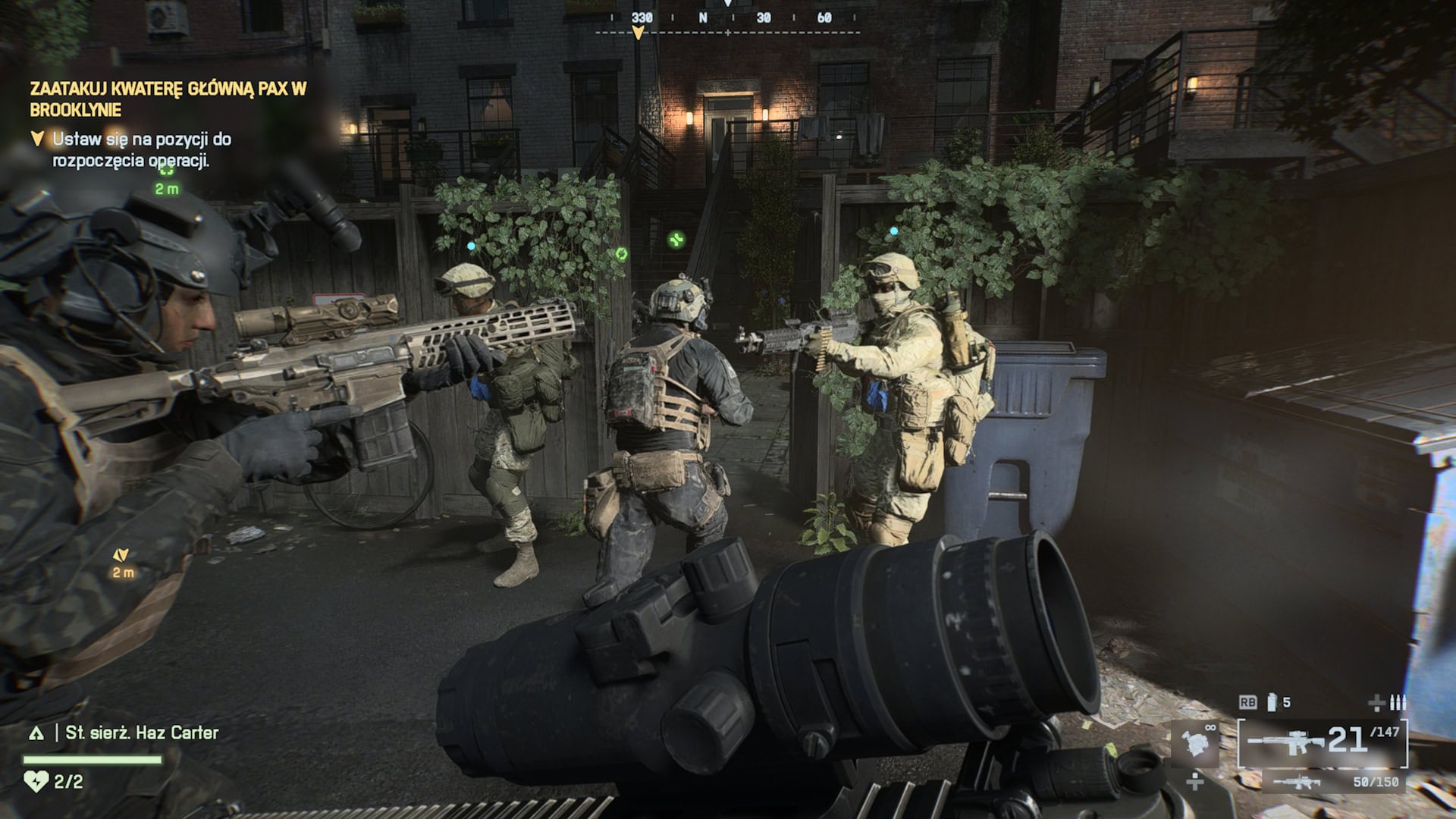
Task: Select the three-bullet ammo type icon
Action: [x=1398, y=702]
